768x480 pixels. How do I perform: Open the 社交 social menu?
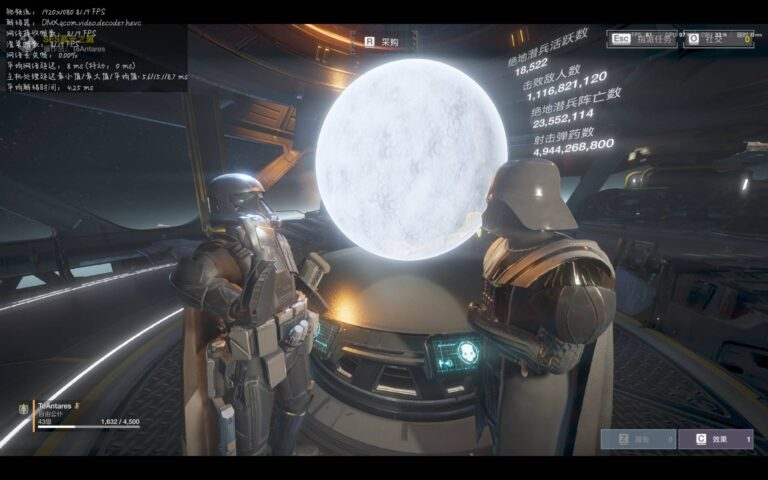718,39
